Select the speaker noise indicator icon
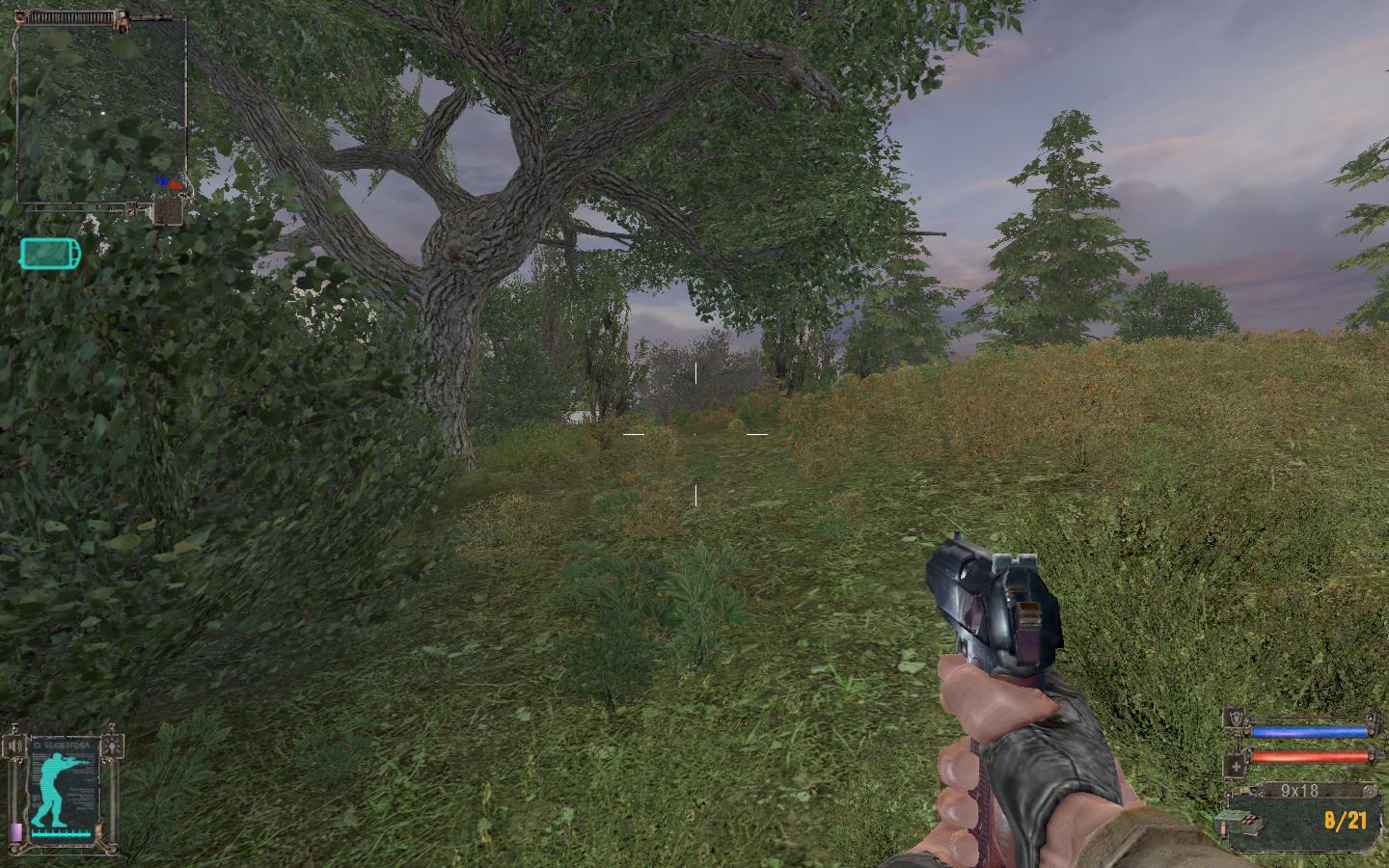The image size is (1389, 868). 14,746
